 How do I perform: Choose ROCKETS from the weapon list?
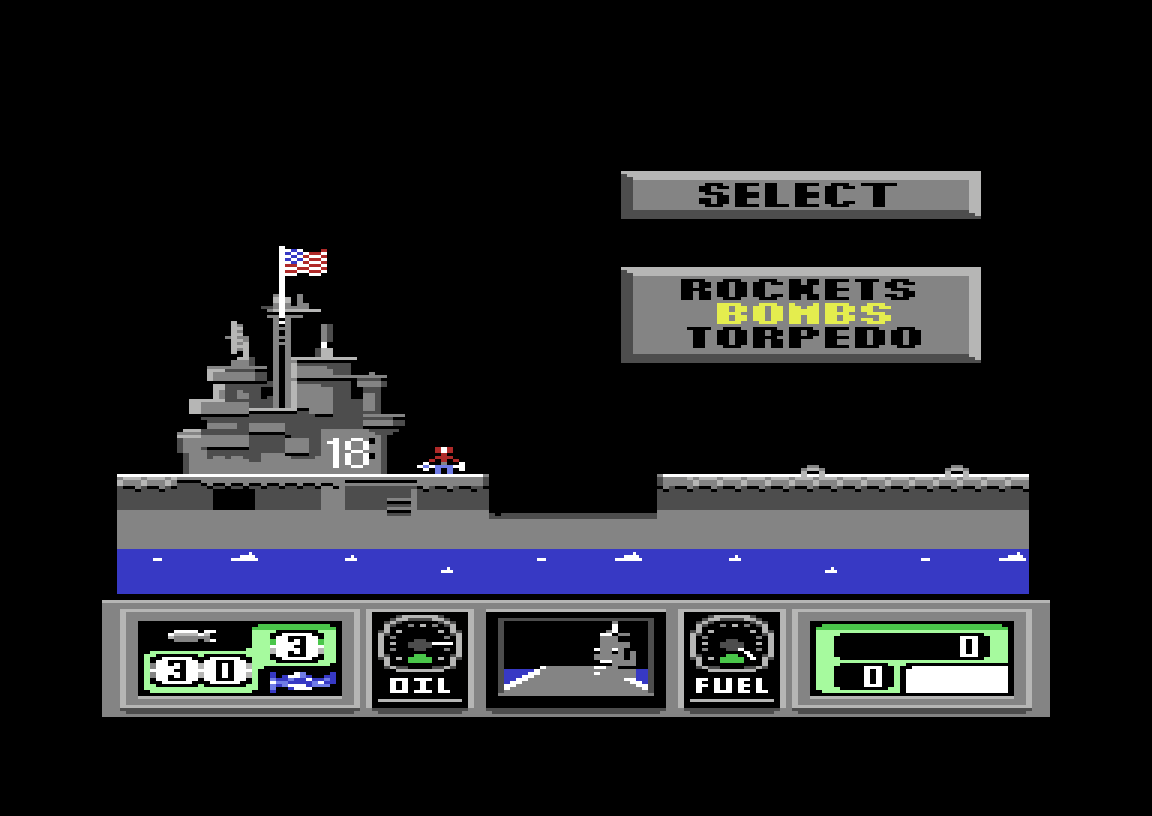[798, 290]
